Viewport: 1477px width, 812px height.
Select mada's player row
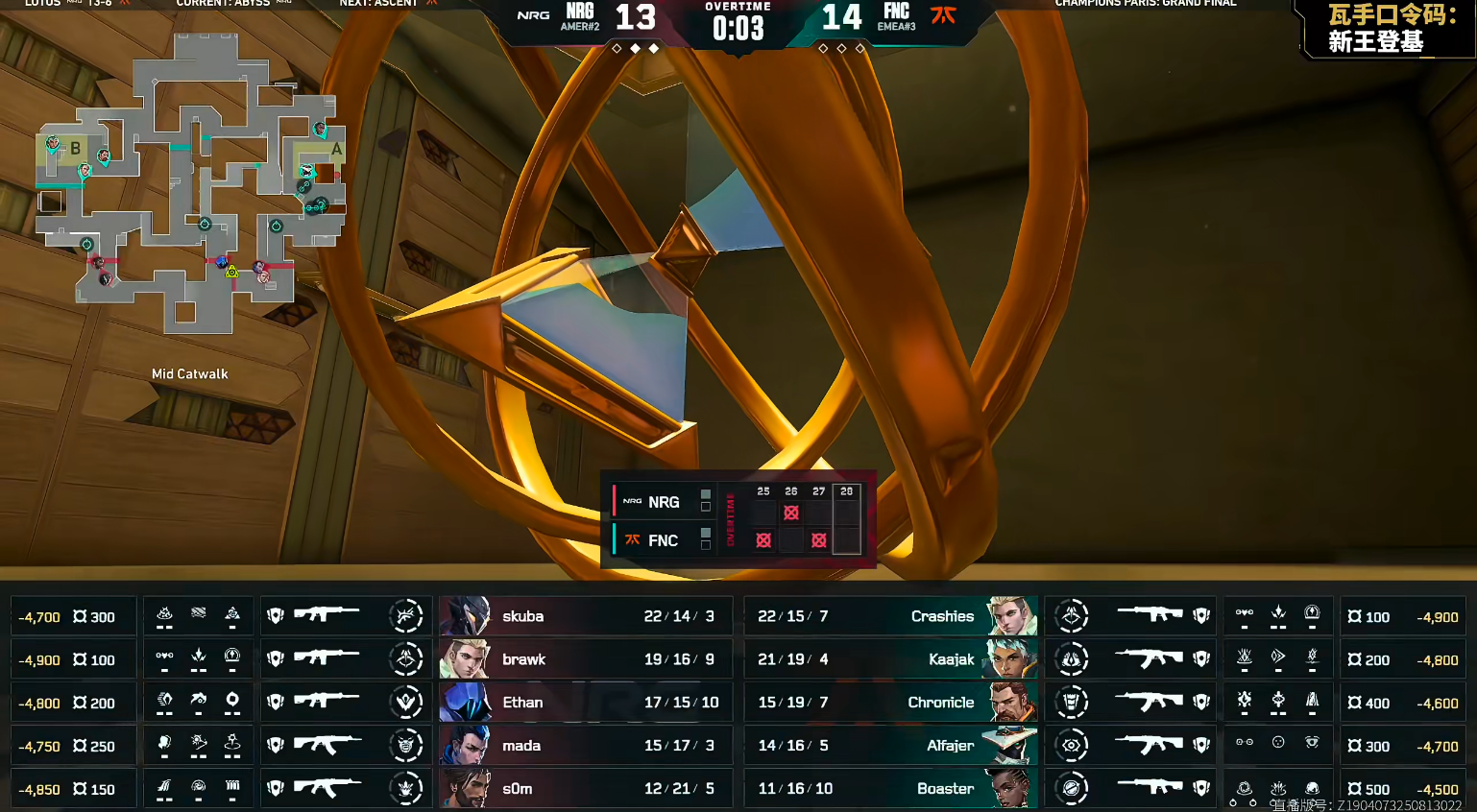[586, 746]
